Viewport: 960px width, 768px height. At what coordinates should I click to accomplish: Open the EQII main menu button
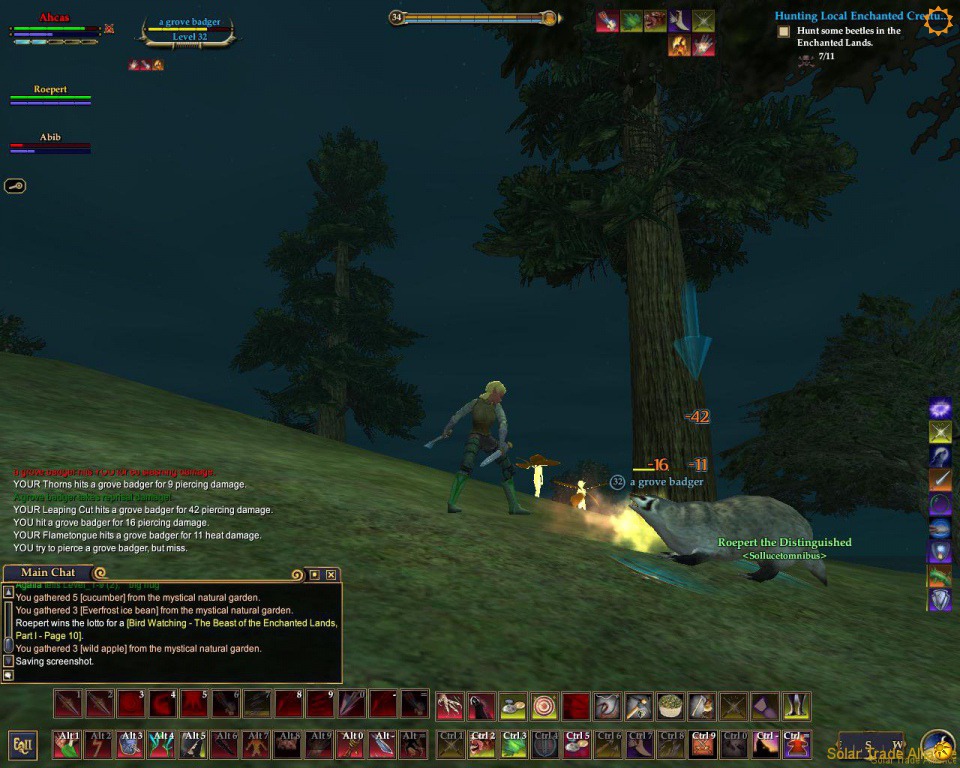click(x=23, y=745)
